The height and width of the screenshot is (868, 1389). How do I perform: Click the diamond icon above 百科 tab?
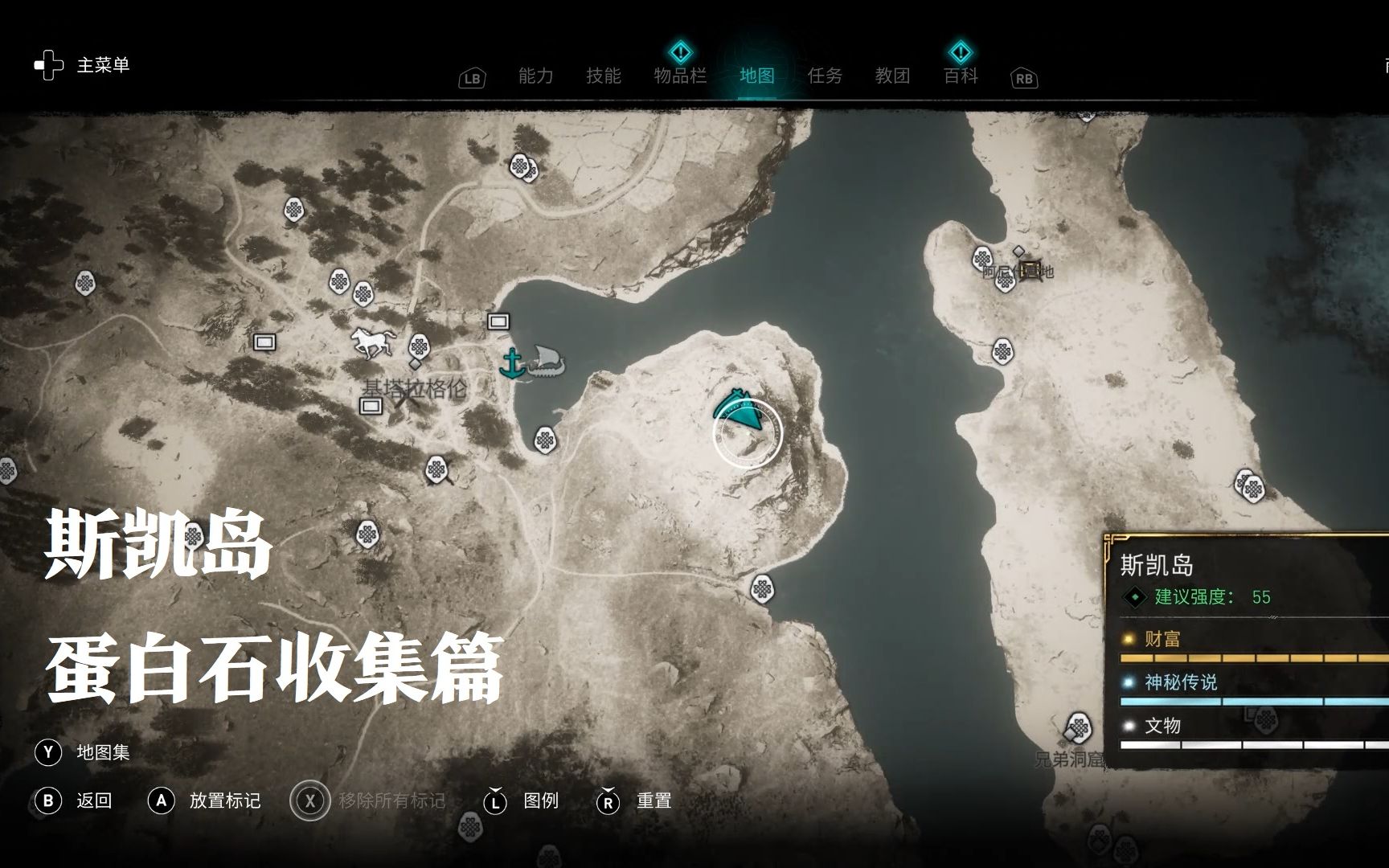[x=960, y=51]
